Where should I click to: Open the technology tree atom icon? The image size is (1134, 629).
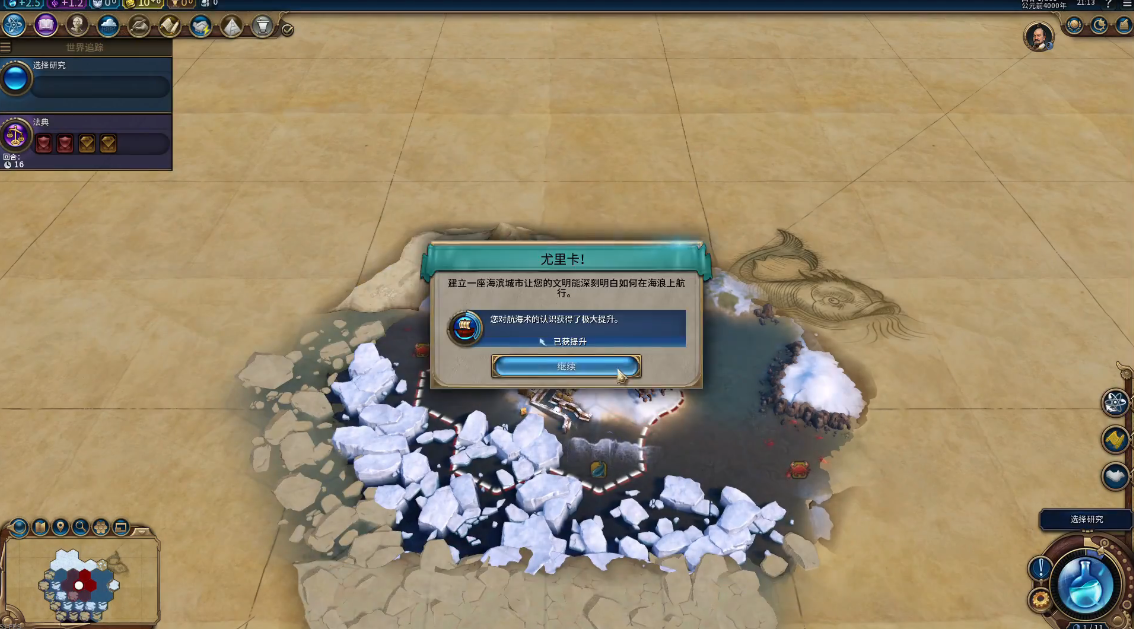coord(14,25)
